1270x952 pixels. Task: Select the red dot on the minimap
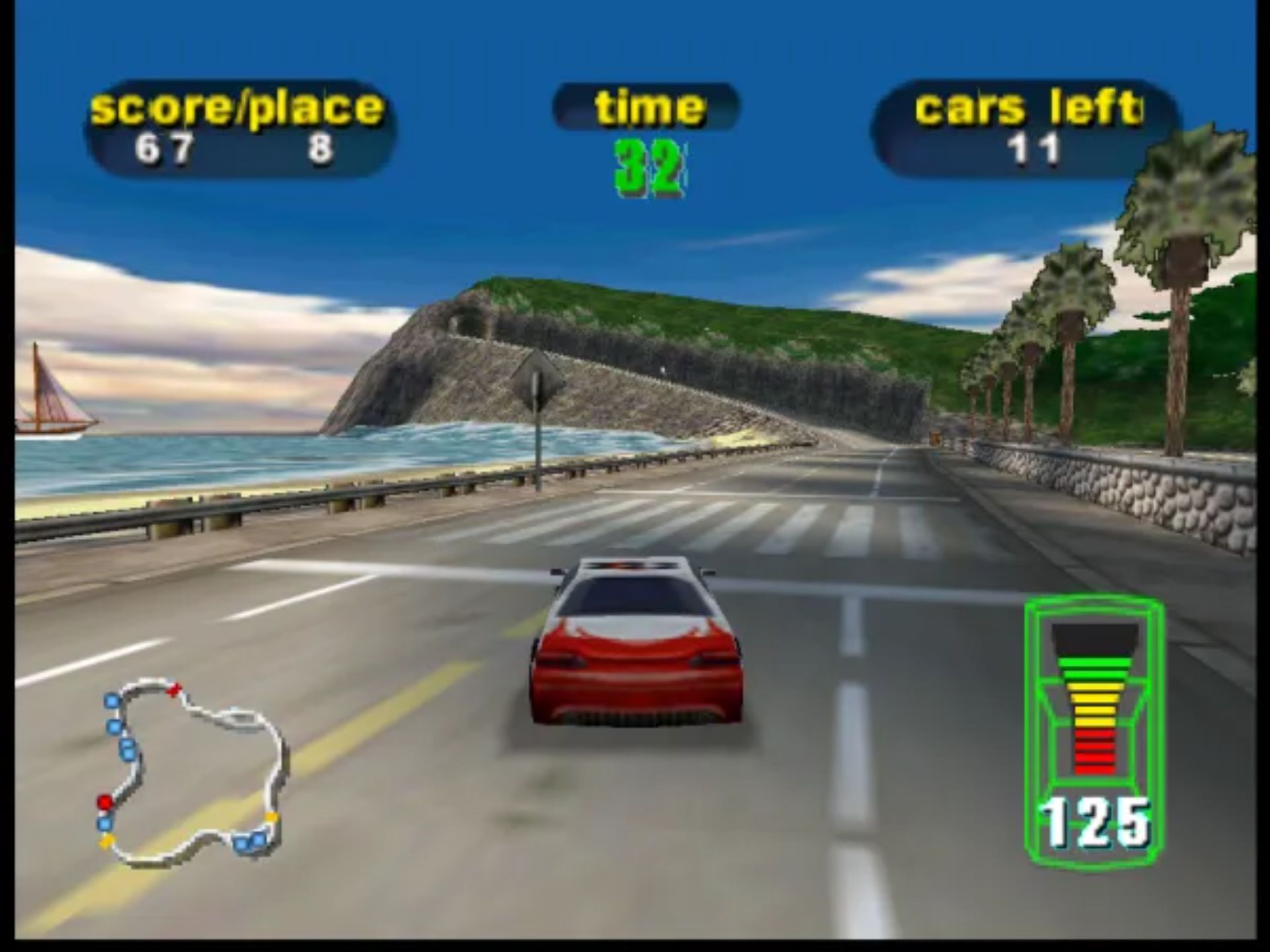105,802
